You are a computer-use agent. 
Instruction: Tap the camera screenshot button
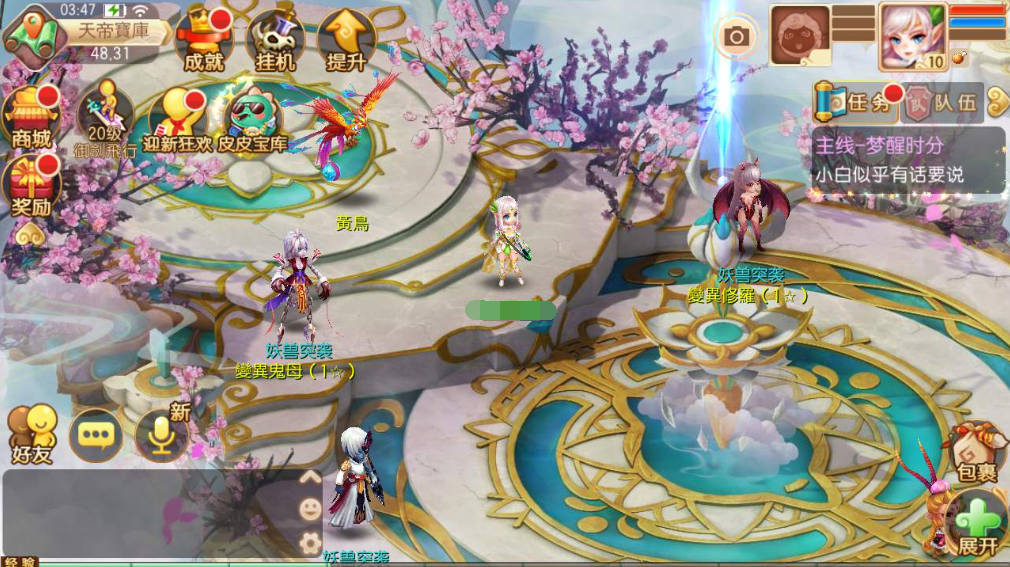click(737, 38)
